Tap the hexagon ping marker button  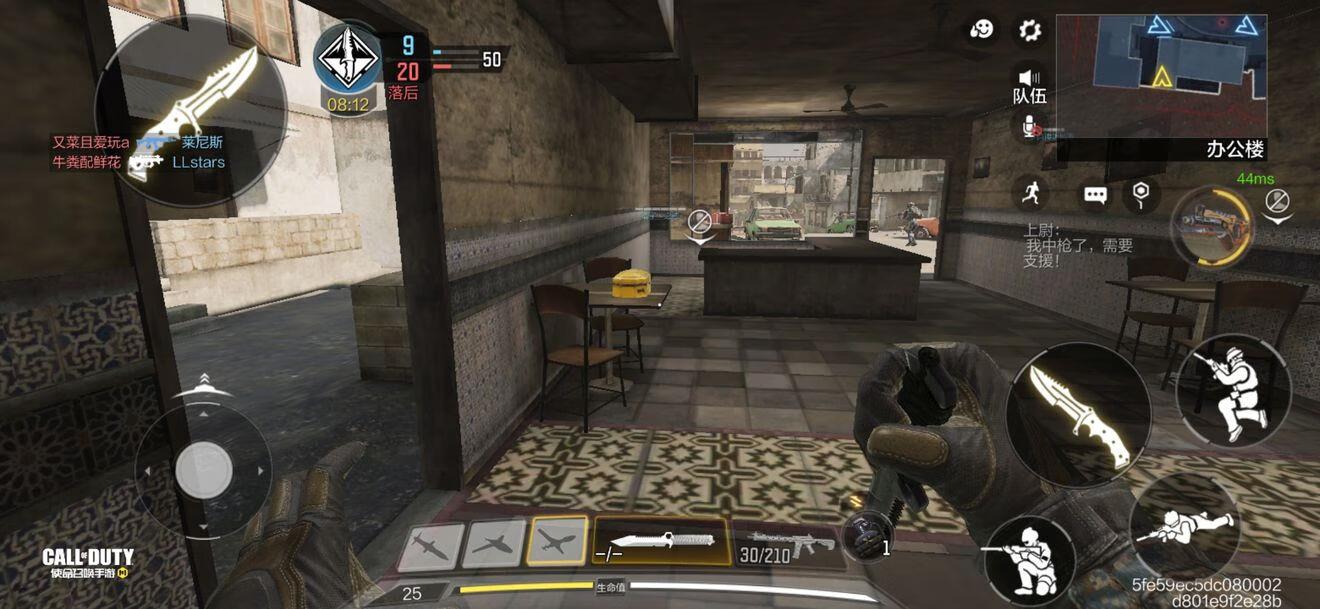pos(1141,193)
